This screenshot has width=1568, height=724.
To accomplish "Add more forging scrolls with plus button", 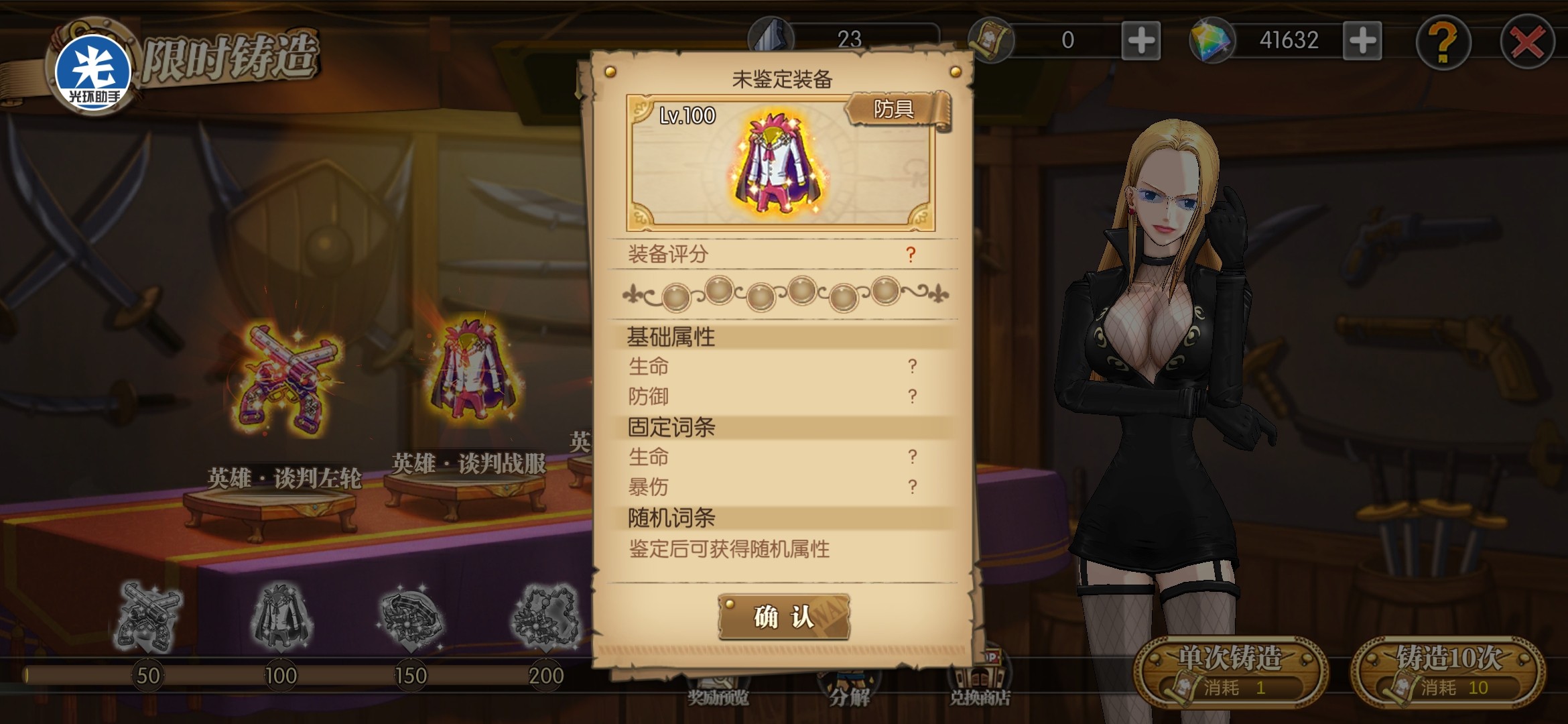I will pyautogui.click(x=1140, y=41).
